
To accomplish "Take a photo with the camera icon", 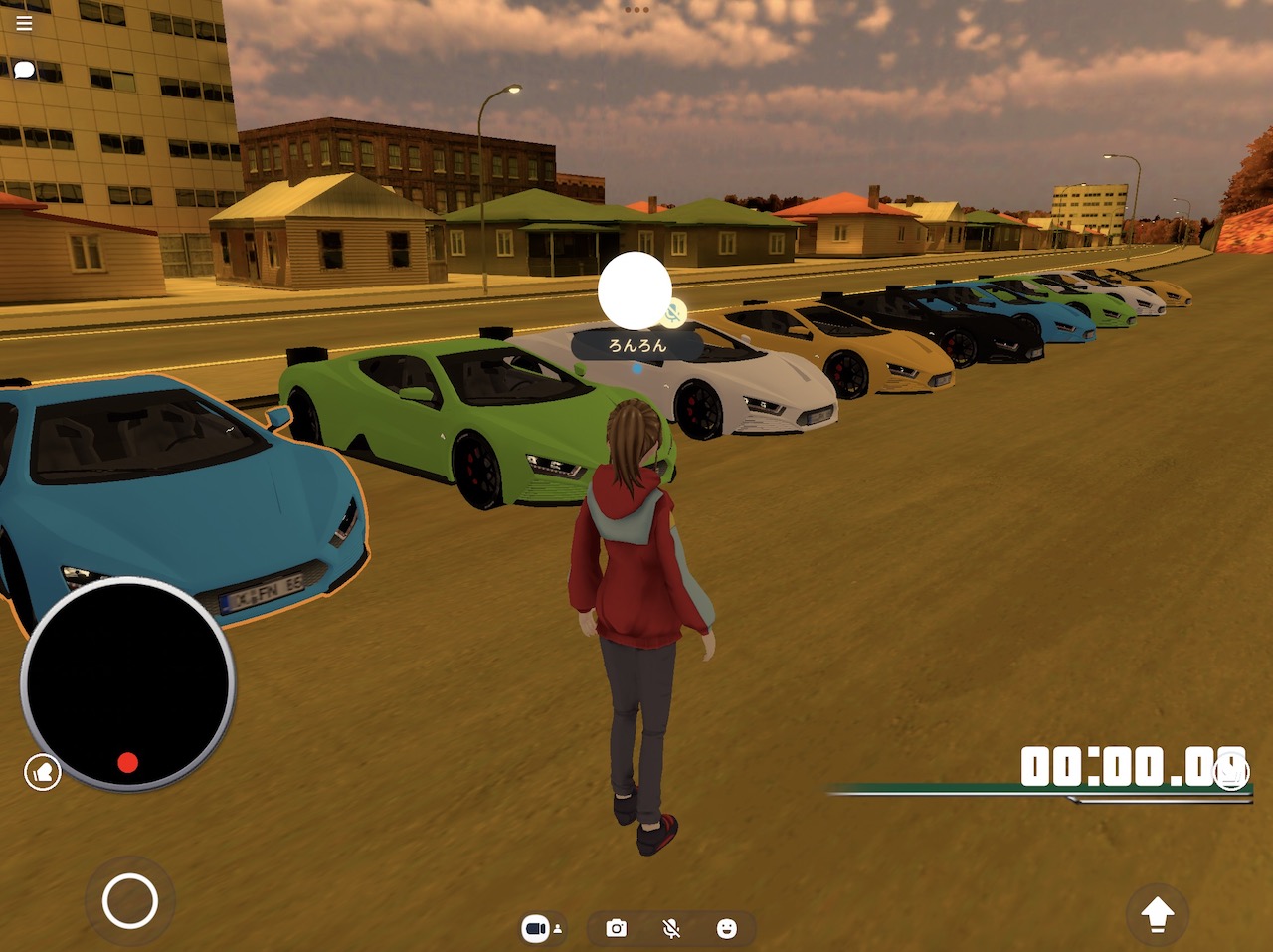I will click(617, 928).
